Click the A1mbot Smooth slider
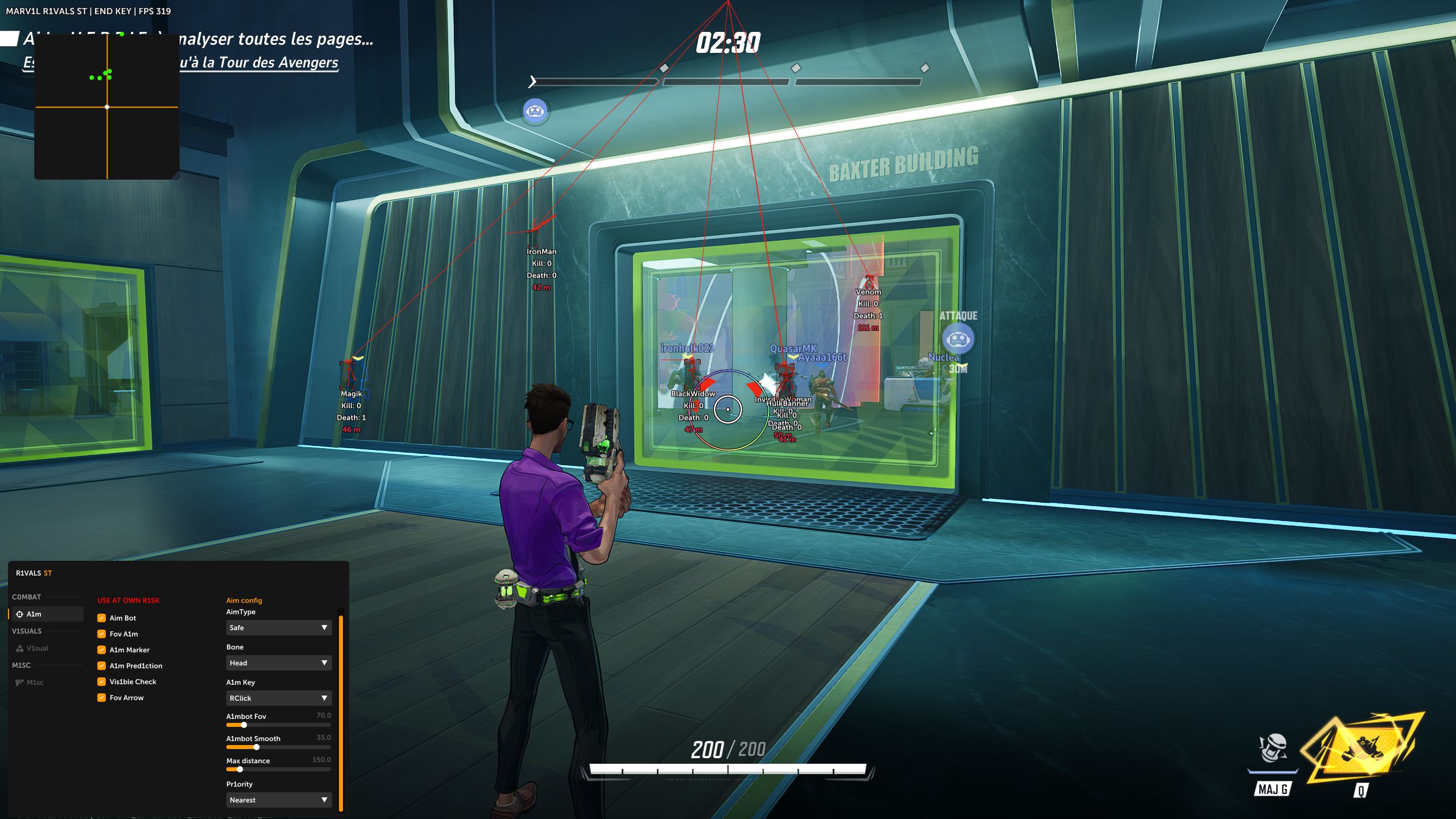Image resolution: width=1456 pixels, height=819 pixels. tap(279, 747)
